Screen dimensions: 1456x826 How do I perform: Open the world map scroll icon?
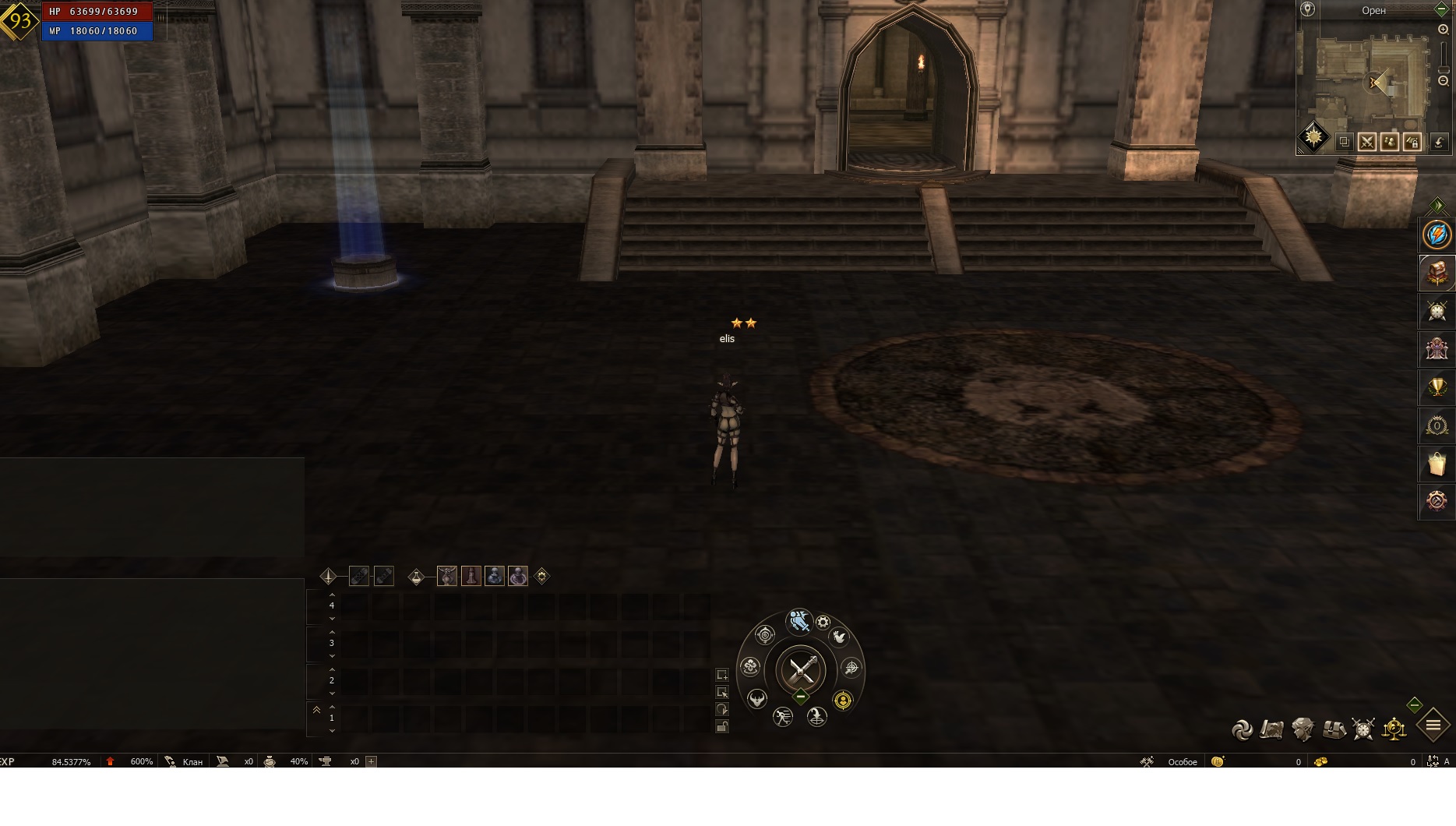click(x=1271, y=729)
